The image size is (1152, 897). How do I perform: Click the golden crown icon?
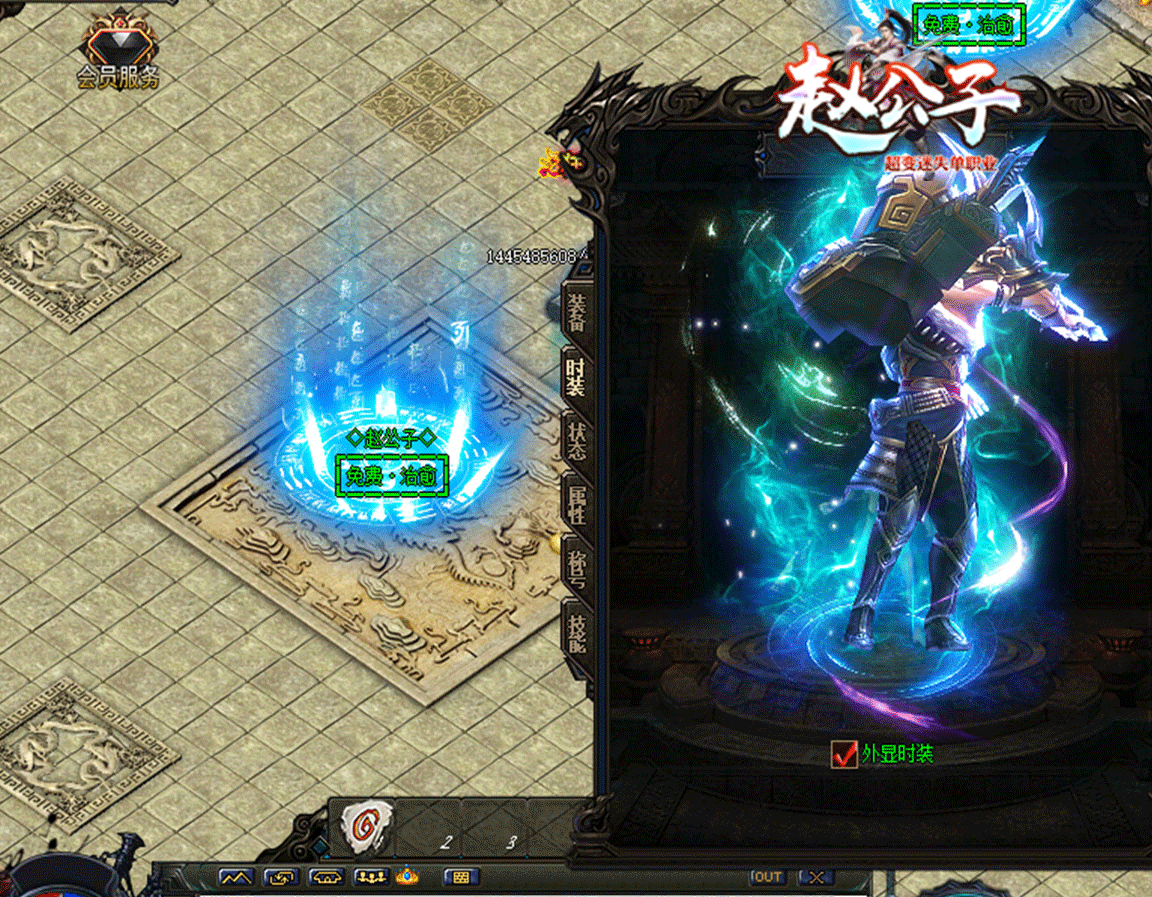(407, 876)
